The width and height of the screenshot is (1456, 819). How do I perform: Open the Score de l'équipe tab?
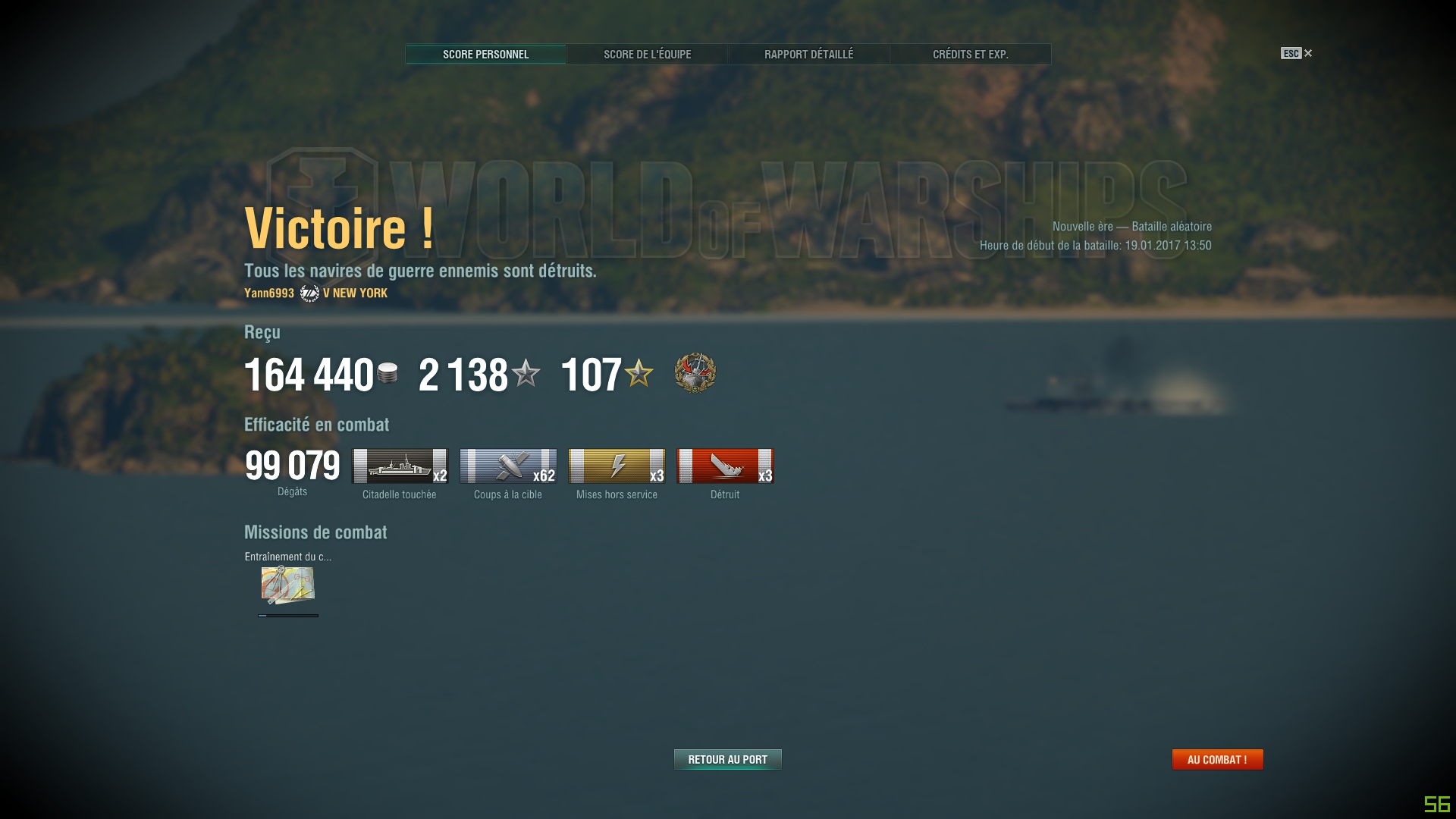pos(647,54)
